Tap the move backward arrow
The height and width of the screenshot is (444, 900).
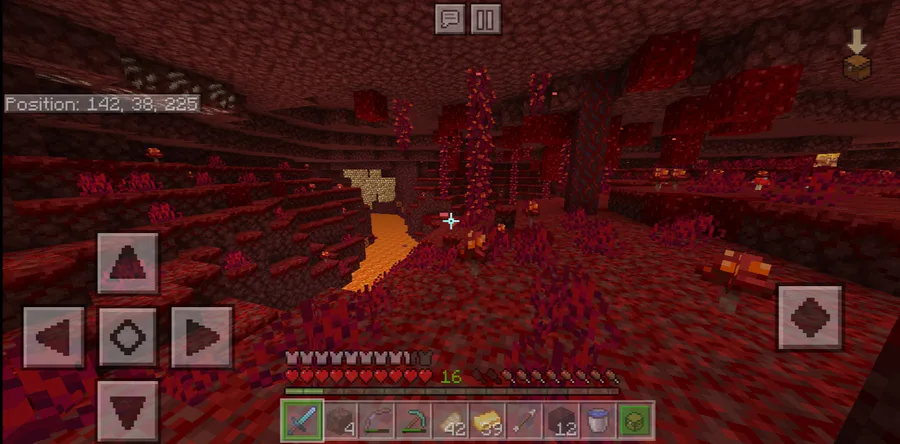click(128, 410)
